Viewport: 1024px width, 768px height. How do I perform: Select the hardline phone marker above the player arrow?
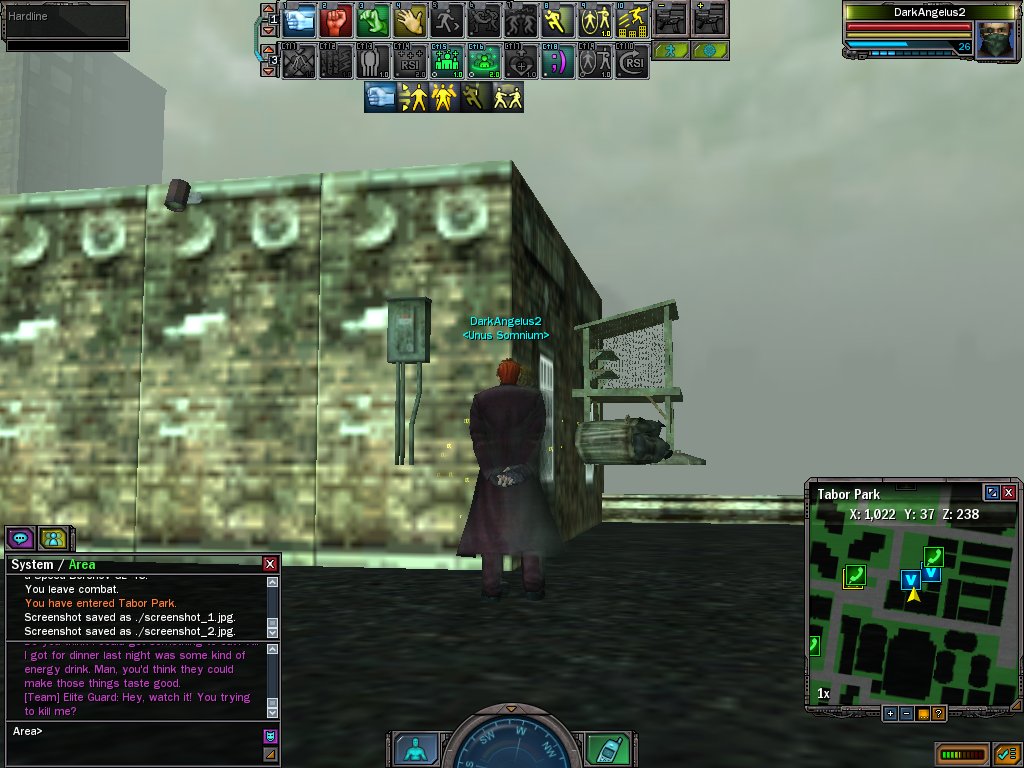point(933,556)
